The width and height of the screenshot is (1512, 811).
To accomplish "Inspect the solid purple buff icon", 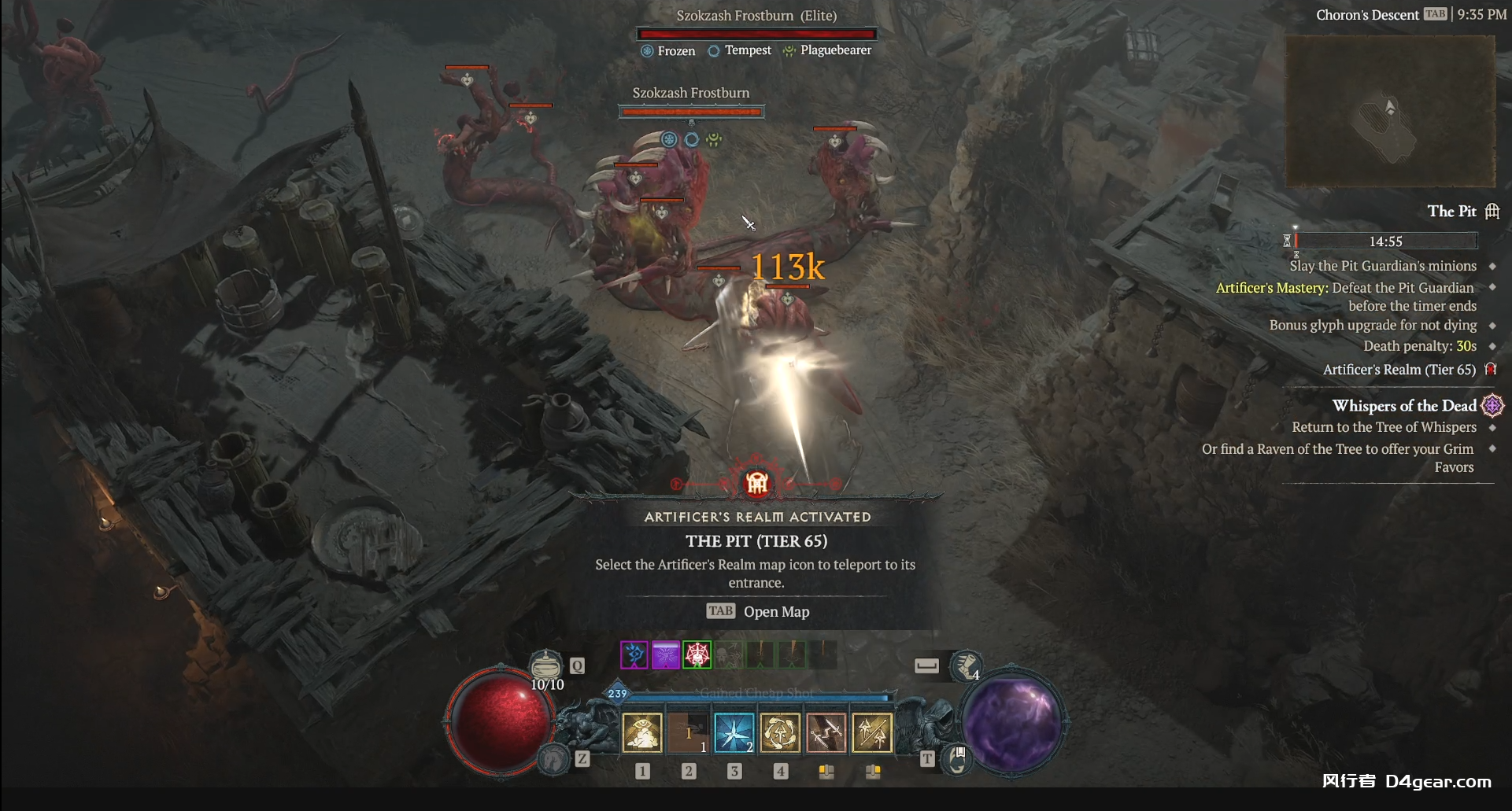I will pos(665,654).
